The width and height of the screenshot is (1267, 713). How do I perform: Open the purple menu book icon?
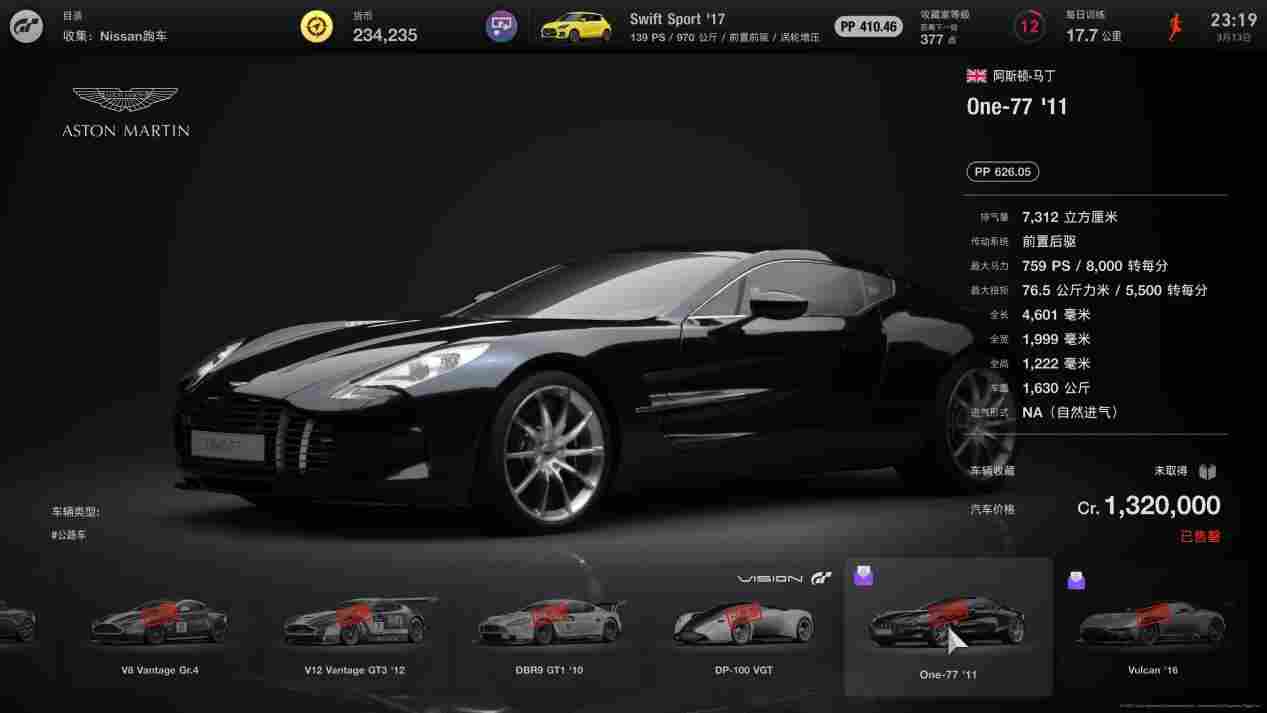tap(501, 27)
